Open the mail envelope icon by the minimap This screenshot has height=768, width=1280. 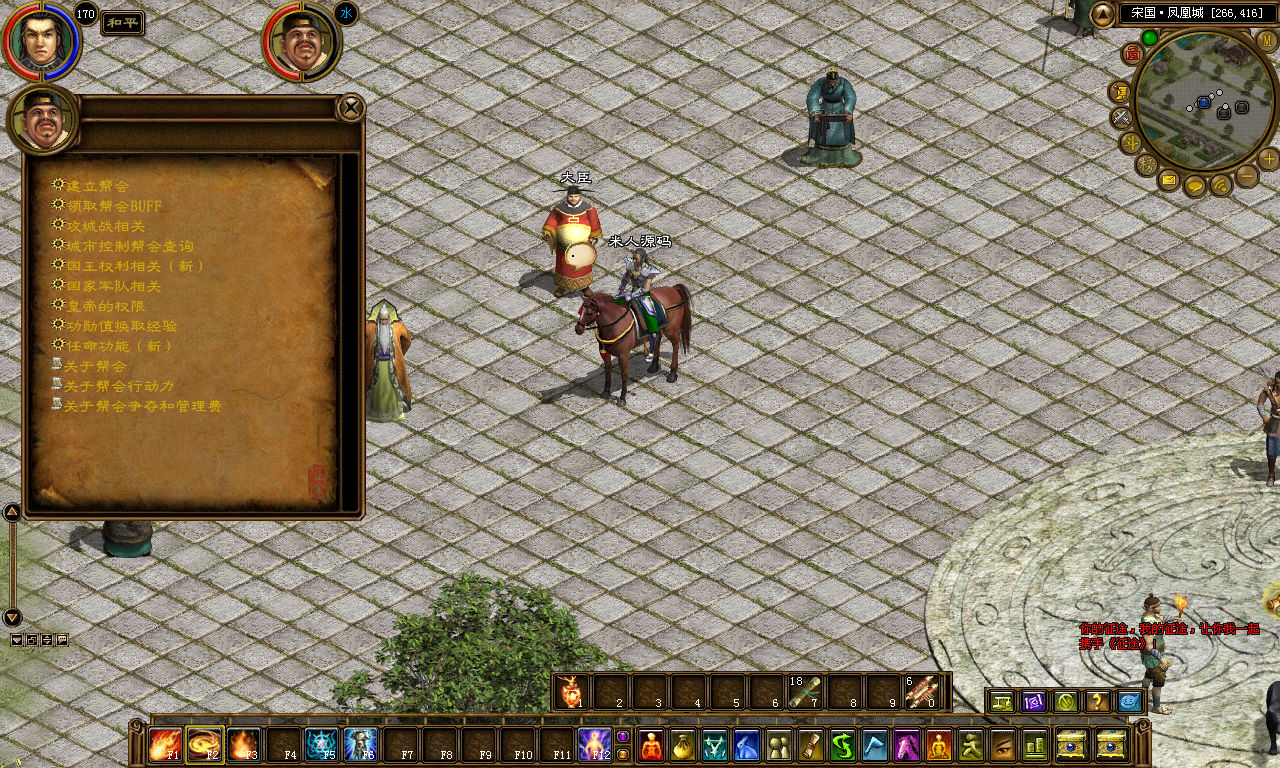pyautogui.click(x=1169, y=180)
